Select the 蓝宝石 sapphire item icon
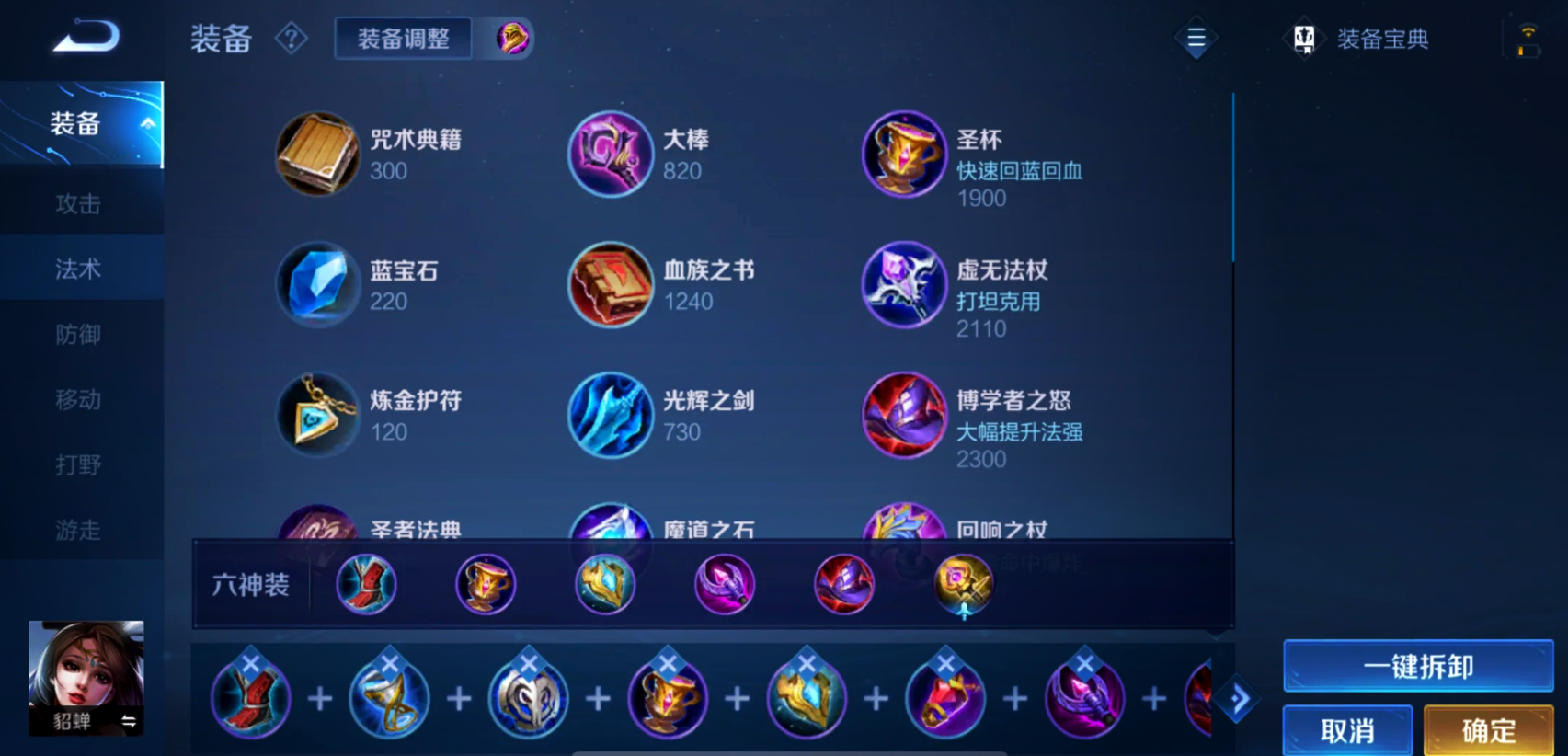 (x=317, y=285)
